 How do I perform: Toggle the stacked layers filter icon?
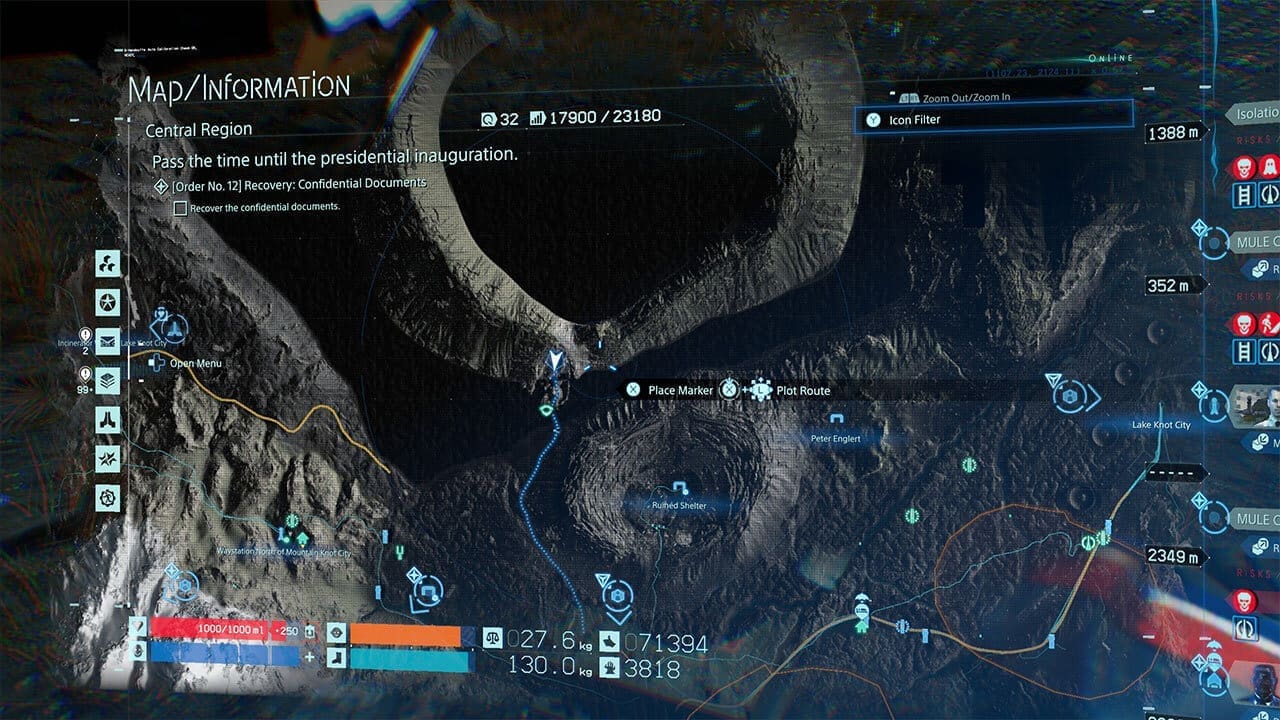click(107, 380)
